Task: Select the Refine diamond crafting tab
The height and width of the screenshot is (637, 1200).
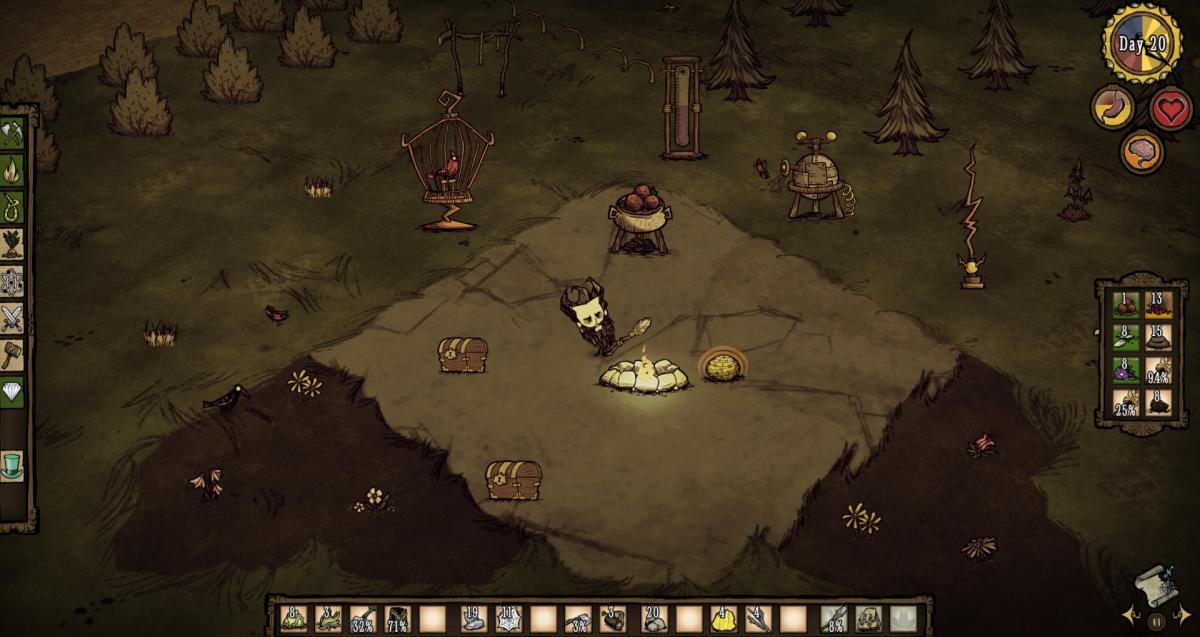Action: (12, 391)
